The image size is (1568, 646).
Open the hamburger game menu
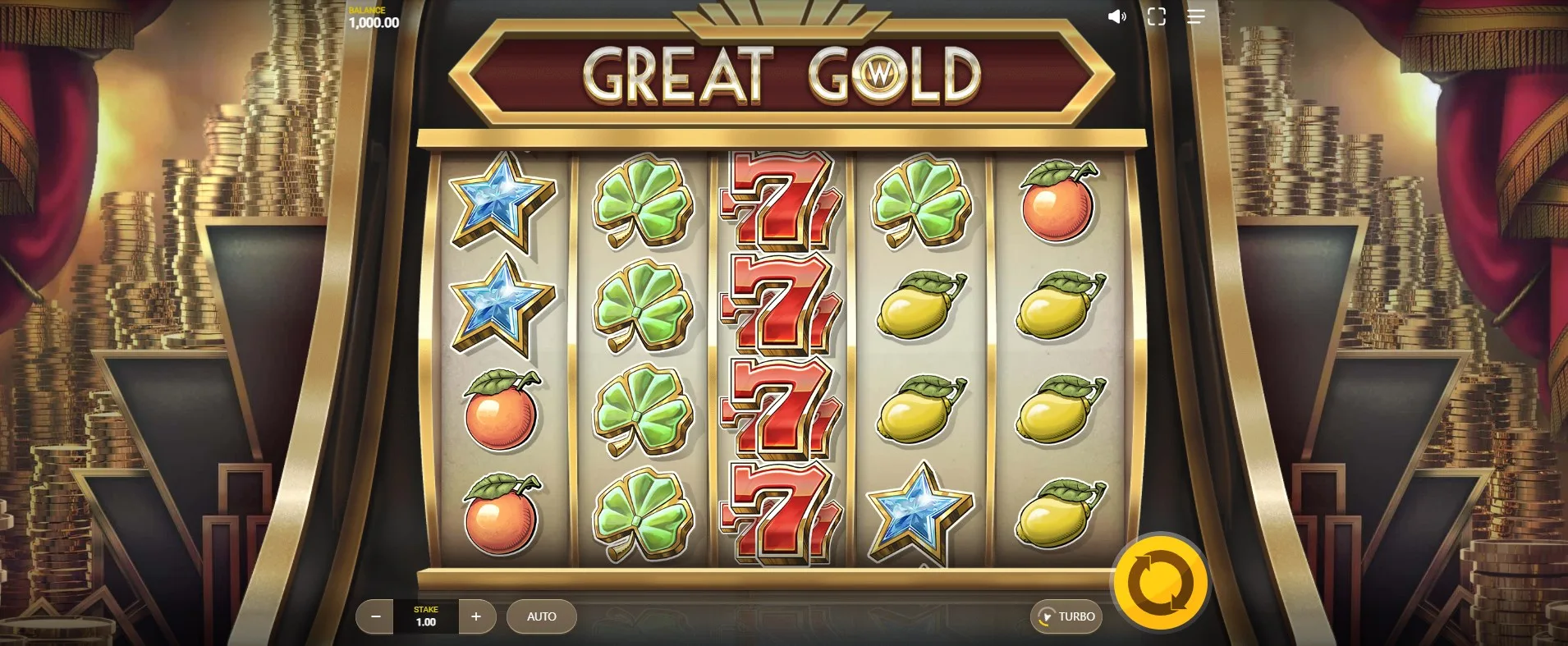[1196, 16]
